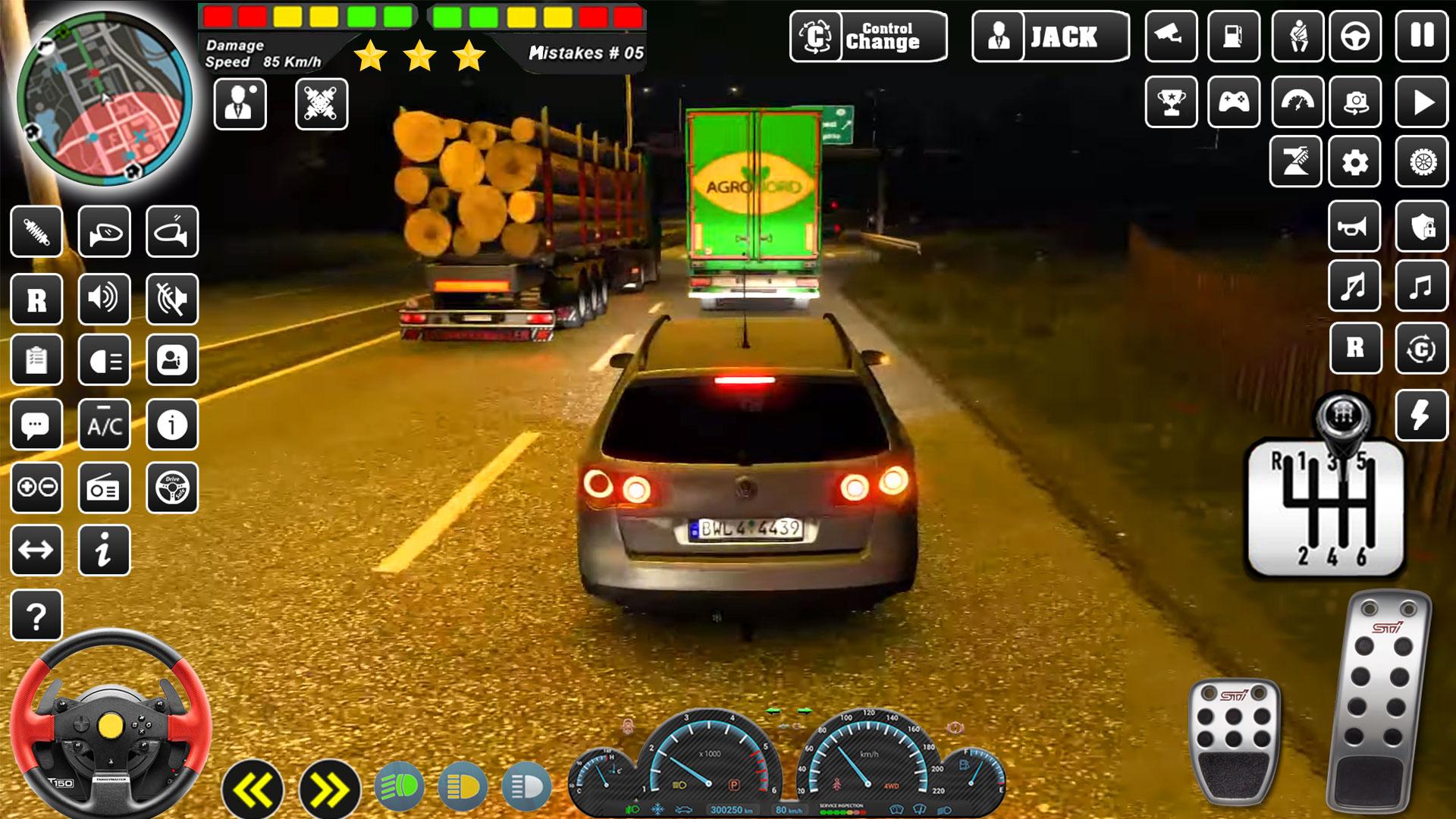Screen dimensions: 1456x819
Task: Activate the right turn signal arrows
Action: [329, 790]
